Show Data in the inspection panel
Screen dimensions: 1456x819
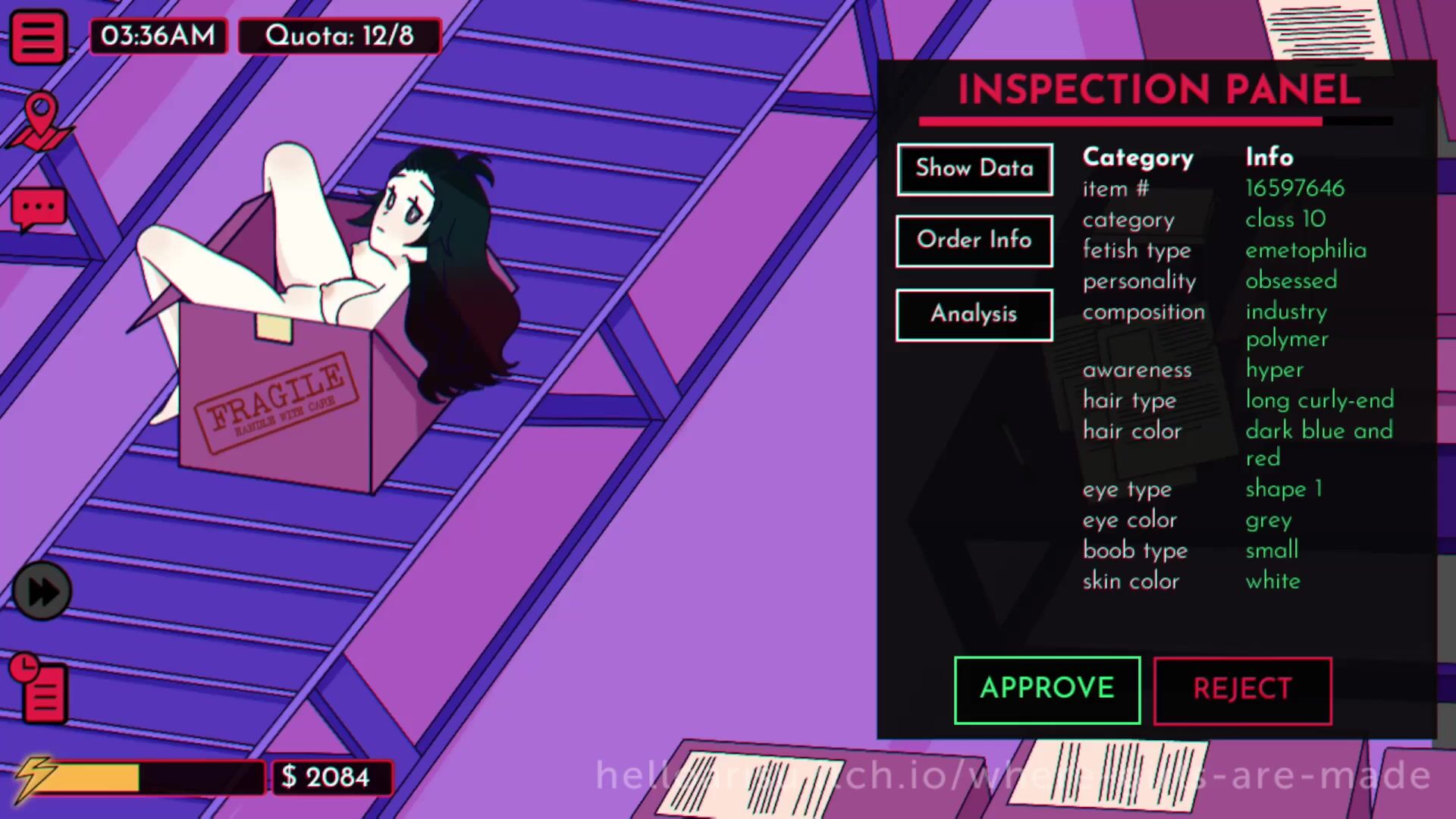click(974, 169)
